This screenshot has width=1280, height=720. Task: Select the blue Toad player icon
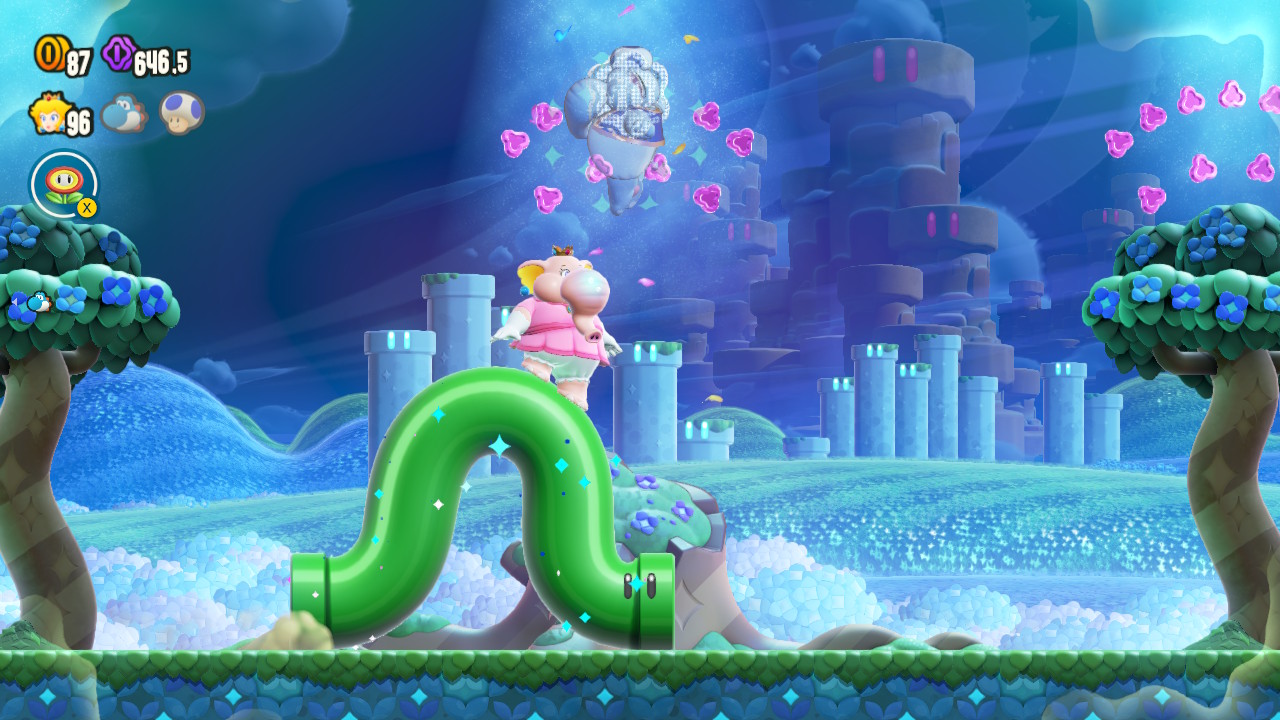pyautogui.click(x=182, y=112)
